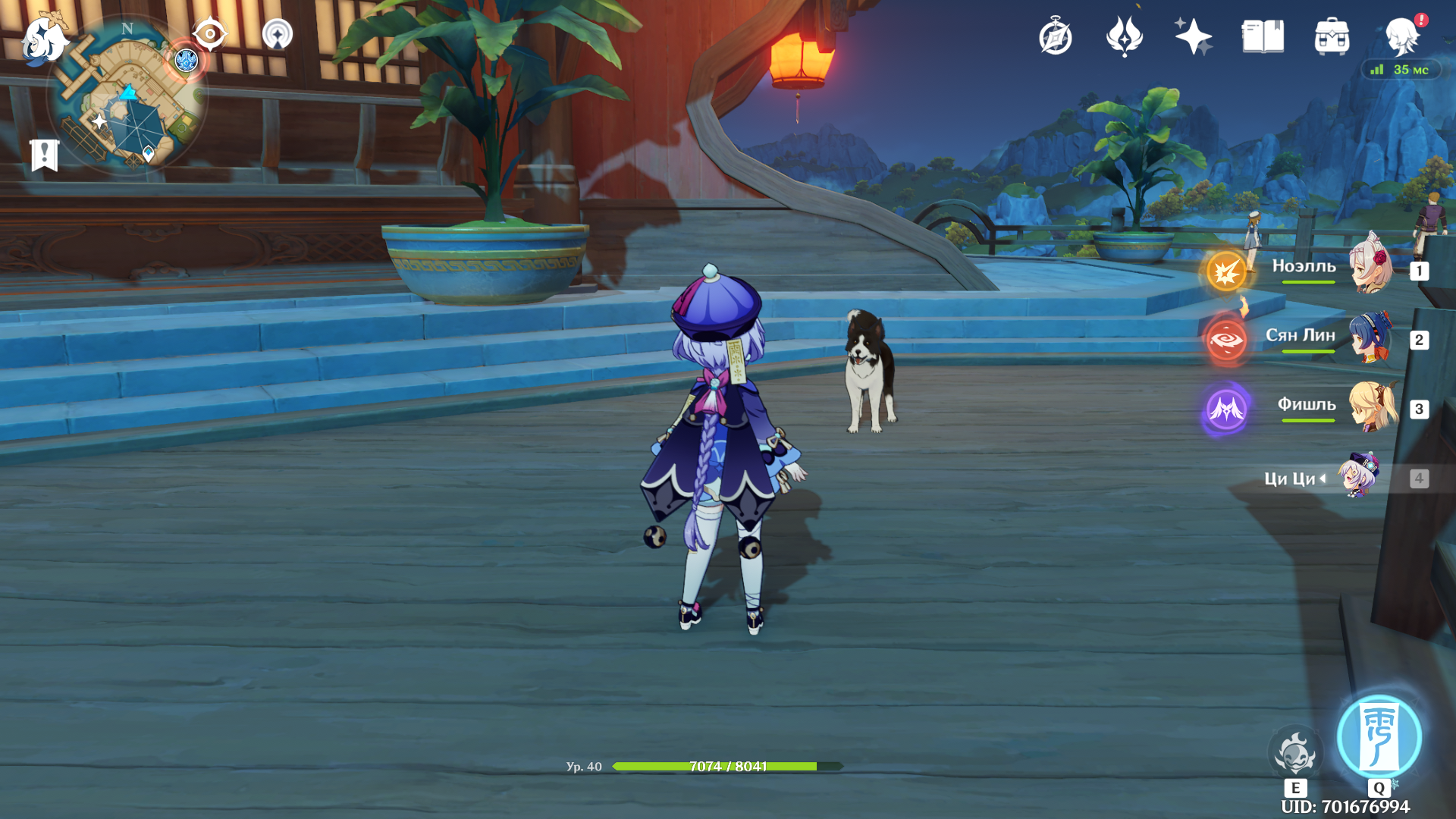This screenshot has height=819, width=1456.
Task: Open the Events compass menu
Action: point(1055,36)
